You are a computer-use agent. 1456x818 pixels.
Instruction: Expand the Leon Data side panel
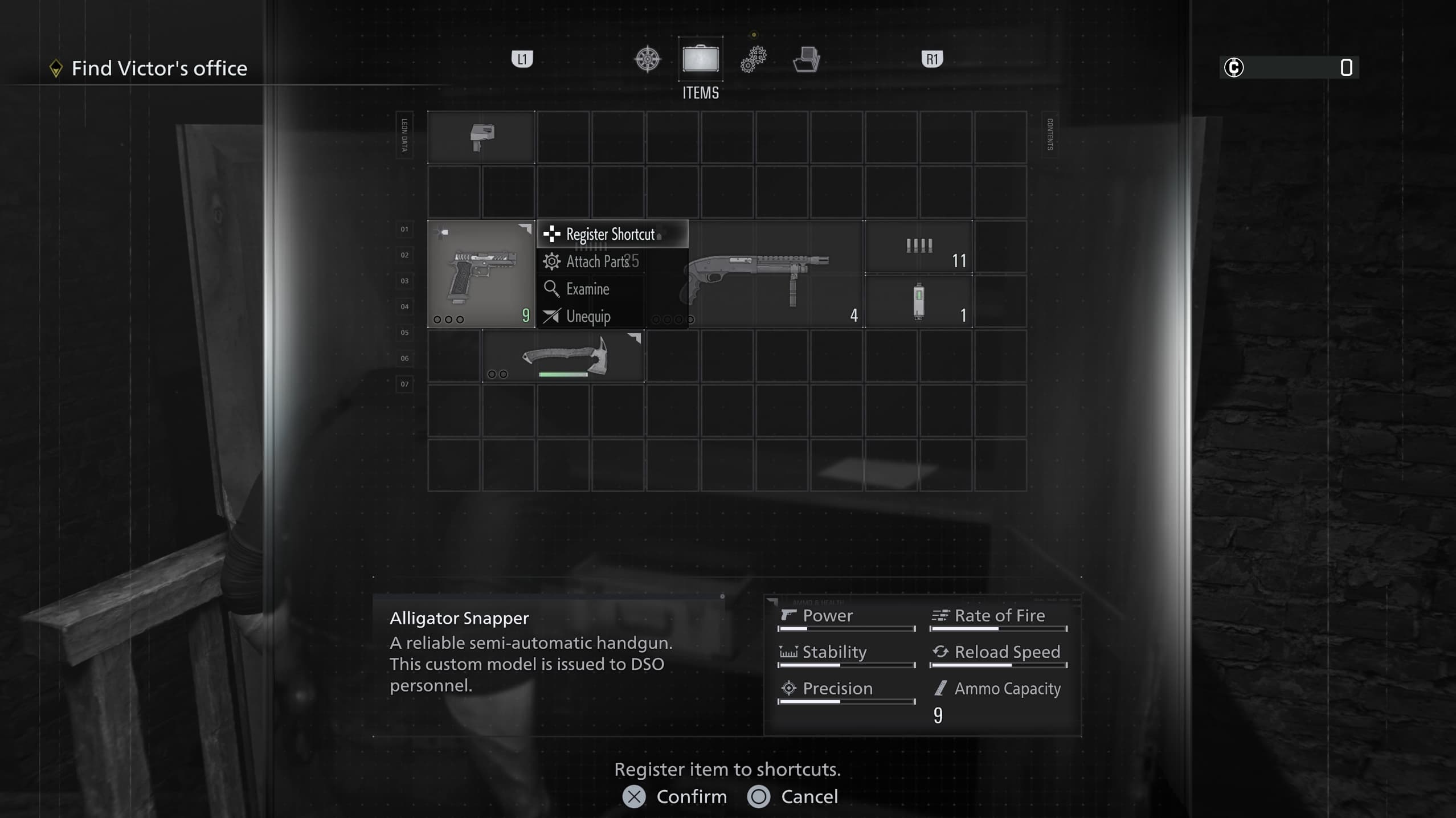pos(404,136)
